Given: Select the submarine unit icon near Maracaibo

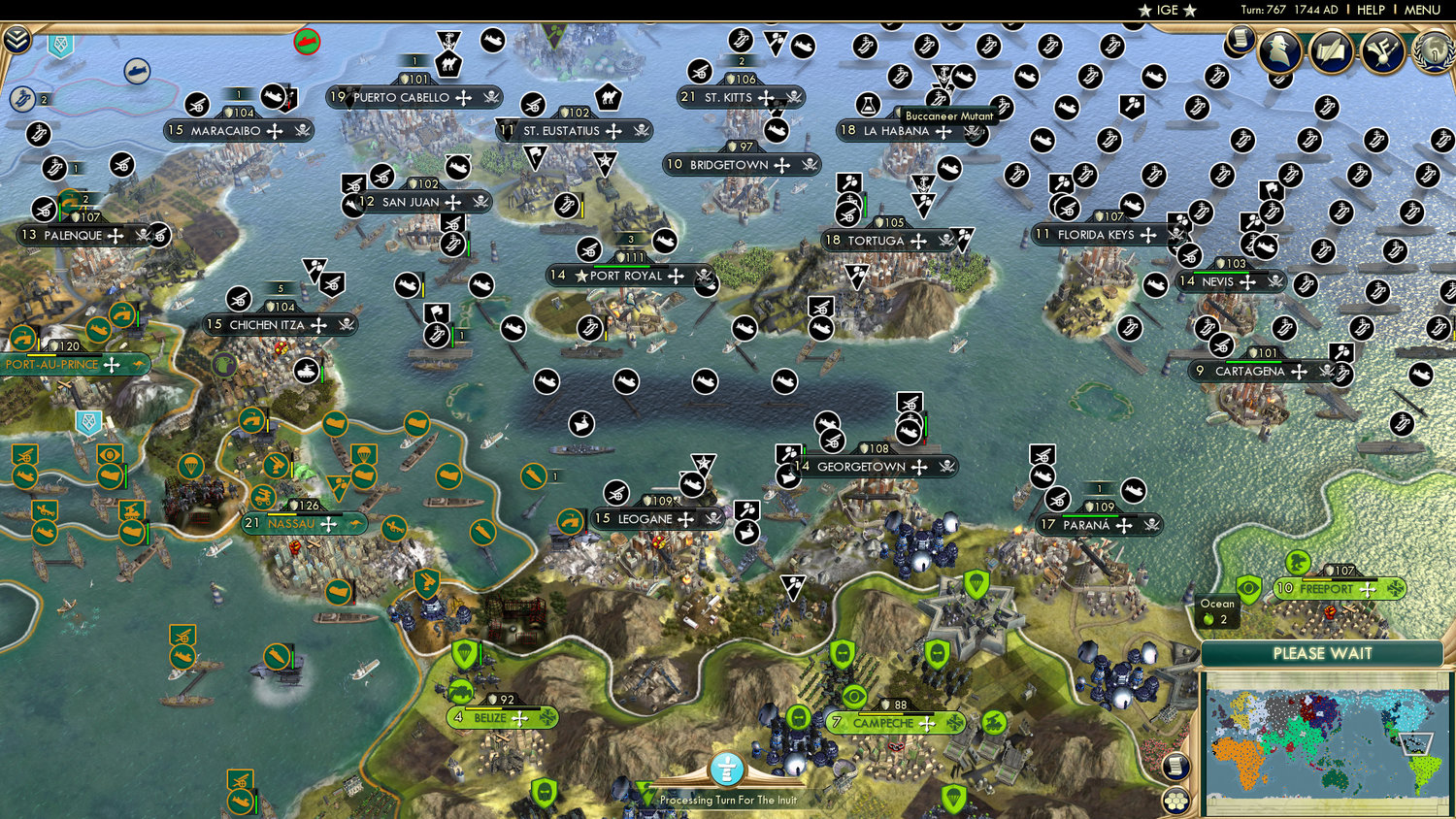Looking at the screenshot, I should [273, 97].
